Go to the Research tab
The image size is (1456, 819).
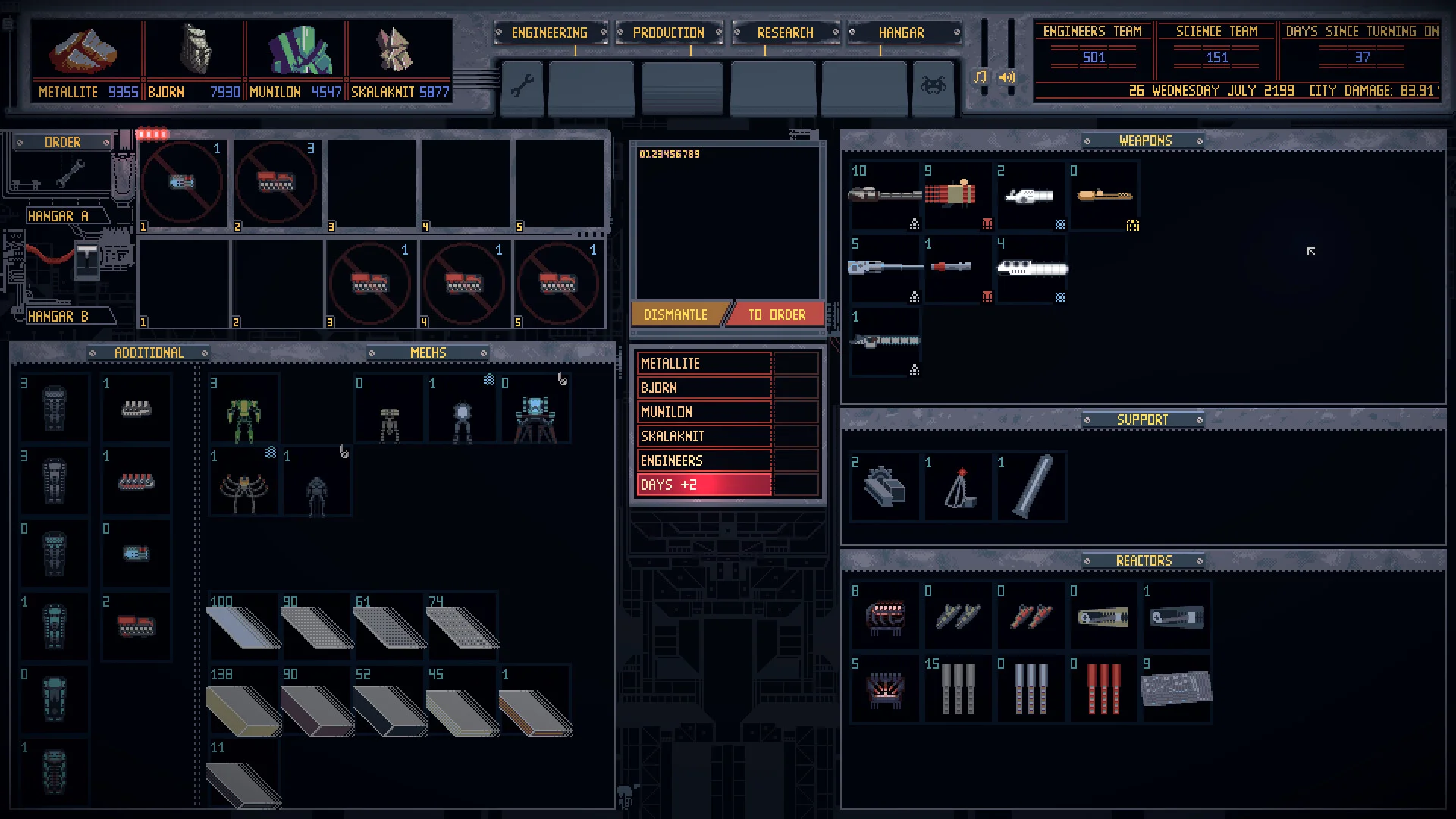tap(785, 33)
